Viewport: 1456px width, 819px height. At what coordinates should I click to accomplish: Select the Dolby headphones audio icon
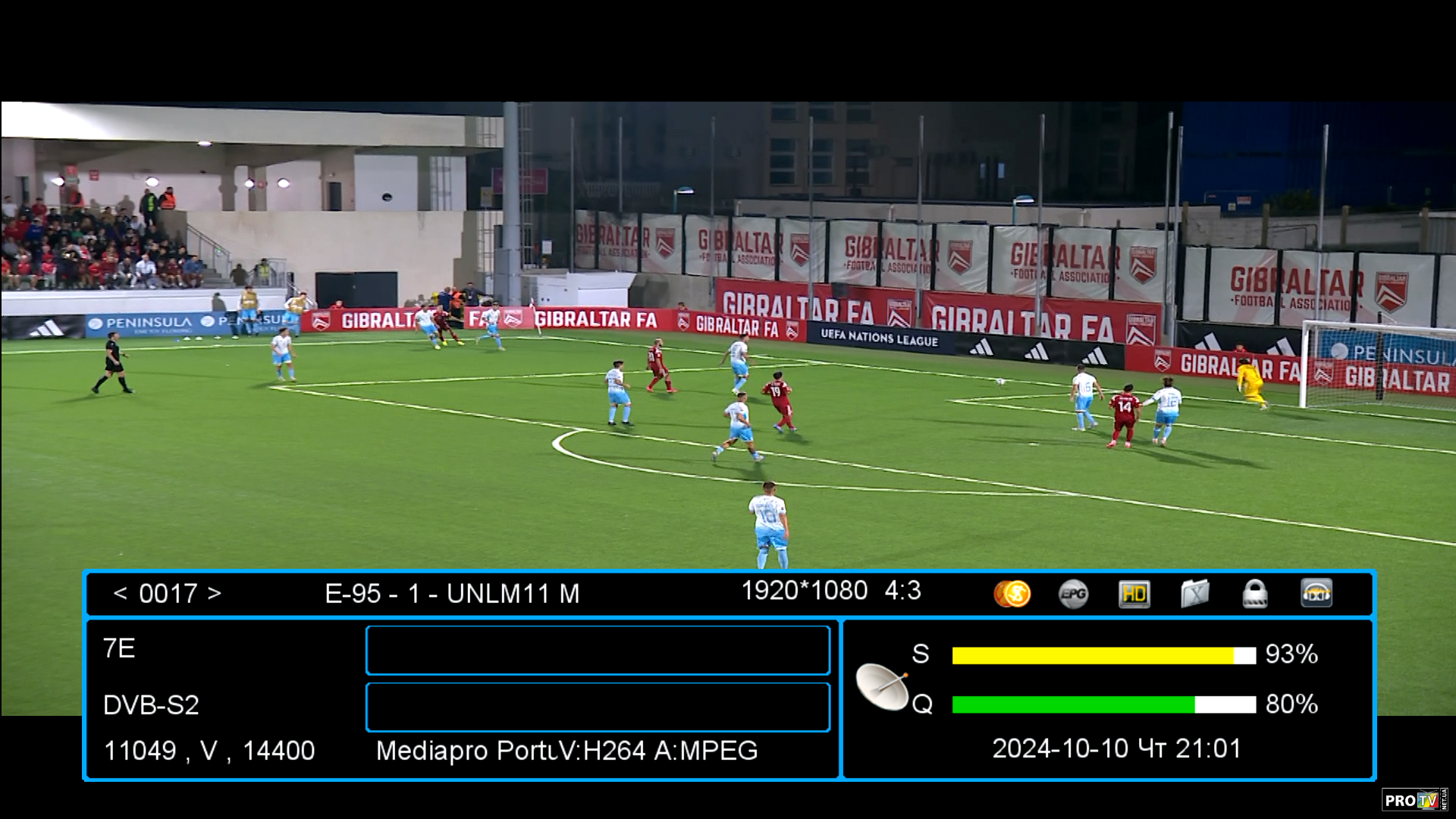click(1316, 593)
